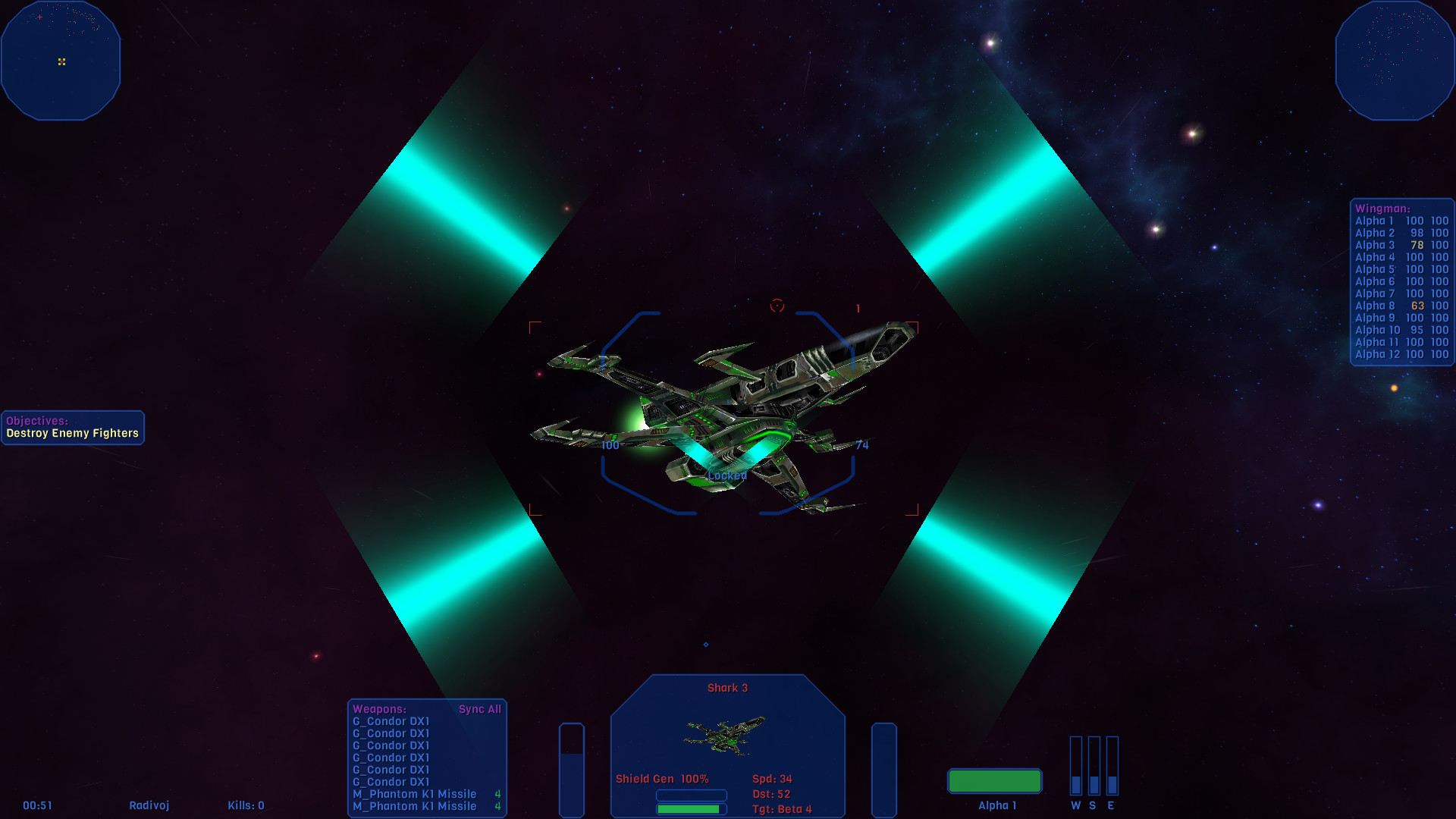This screenshot has width=1456, height=819.
Task: Toggle the first G_Condor DX1 weapon
Action: tap(391, 721)
